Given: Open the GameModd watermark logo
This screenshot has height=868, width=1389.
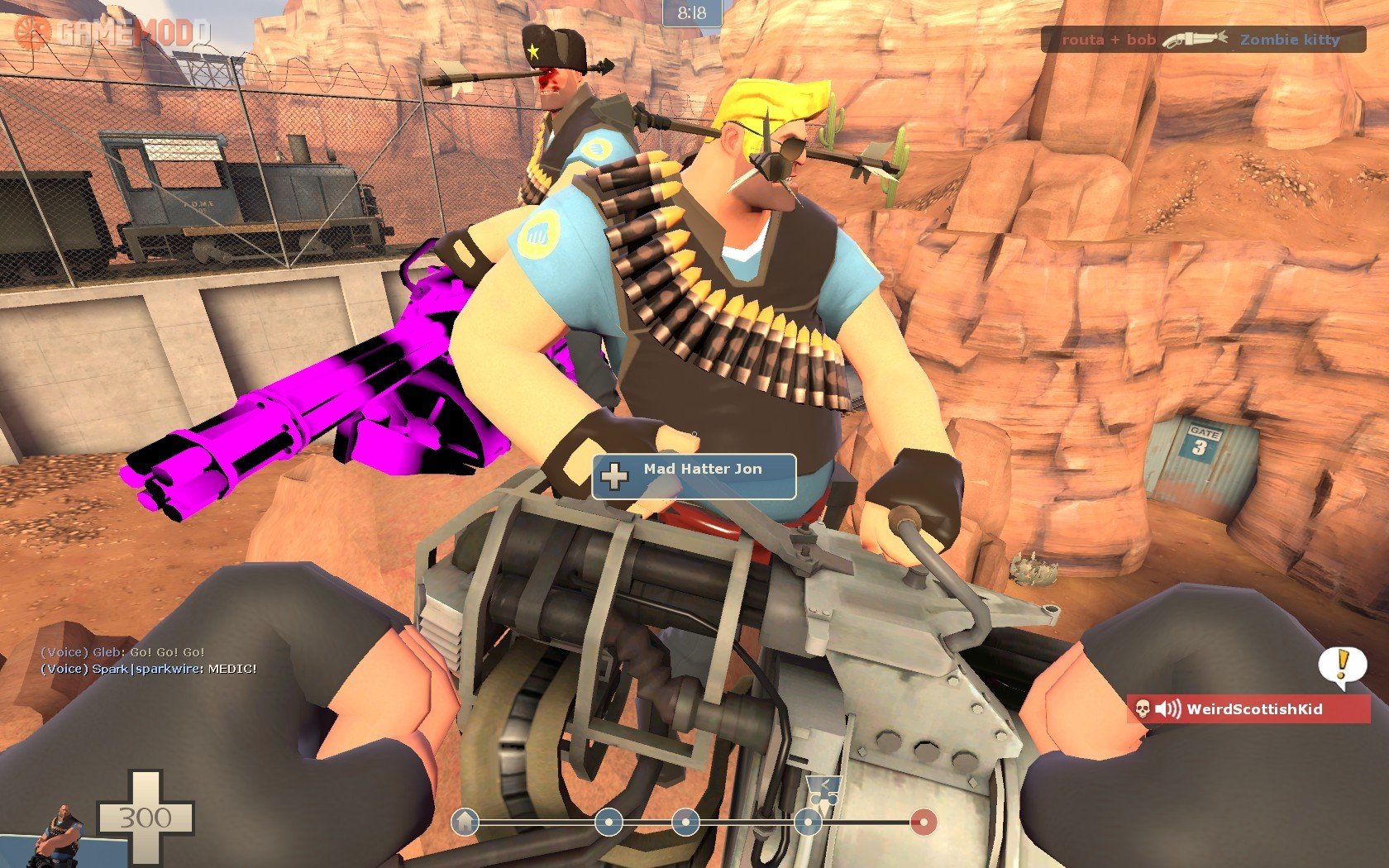Looking at the screenshot, I should coord(112,32).
